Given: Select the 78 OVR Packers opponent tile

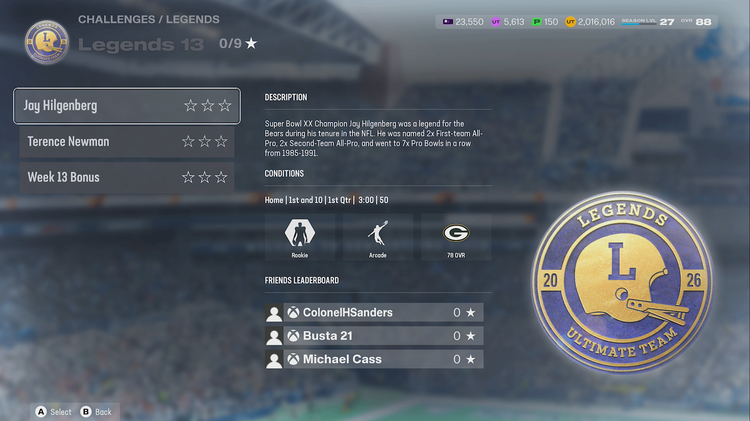Looking at the screenshot, I should click(x=456, y=238).
